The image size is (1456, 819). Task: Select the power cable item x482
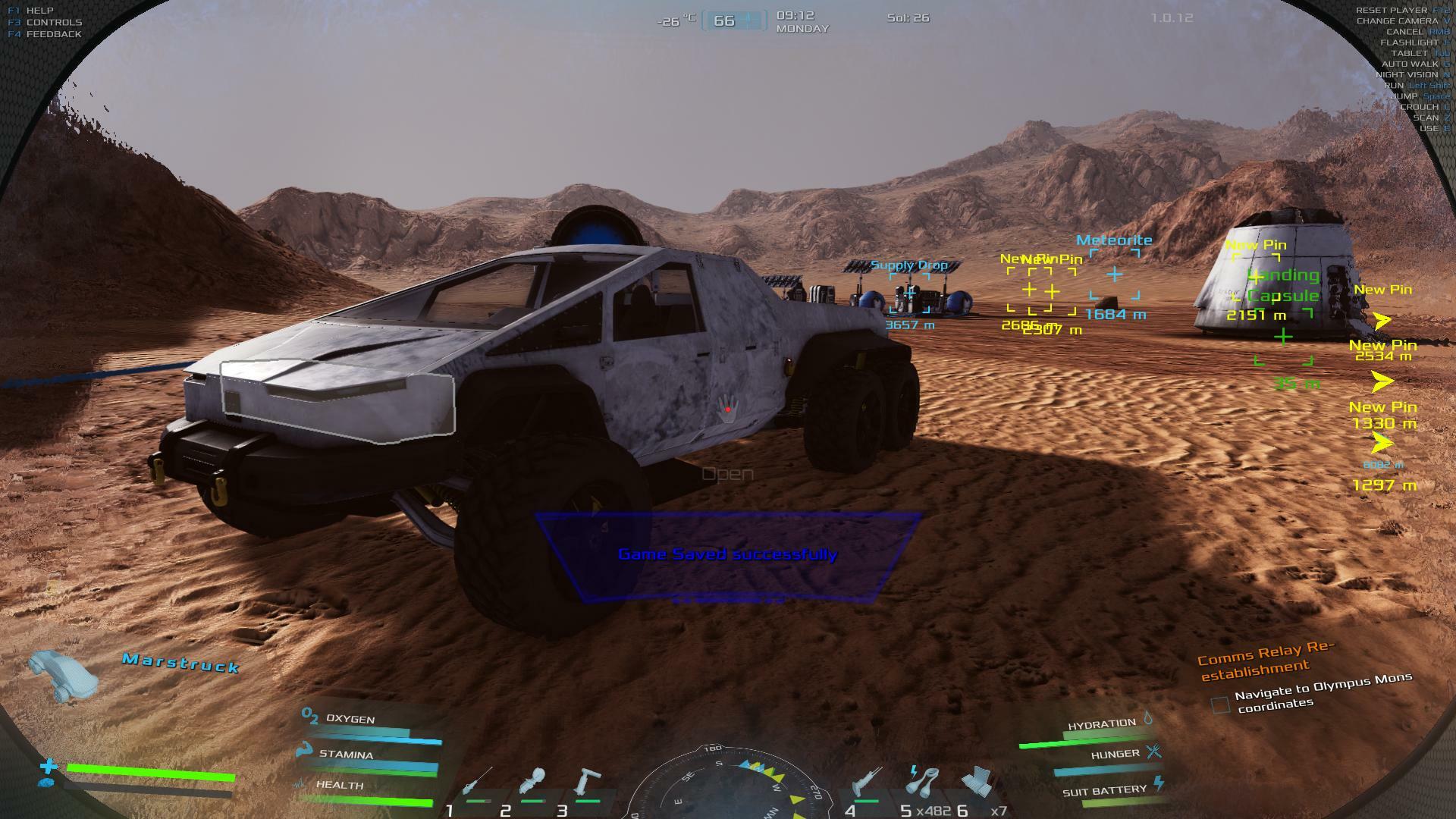click(922, 783)
